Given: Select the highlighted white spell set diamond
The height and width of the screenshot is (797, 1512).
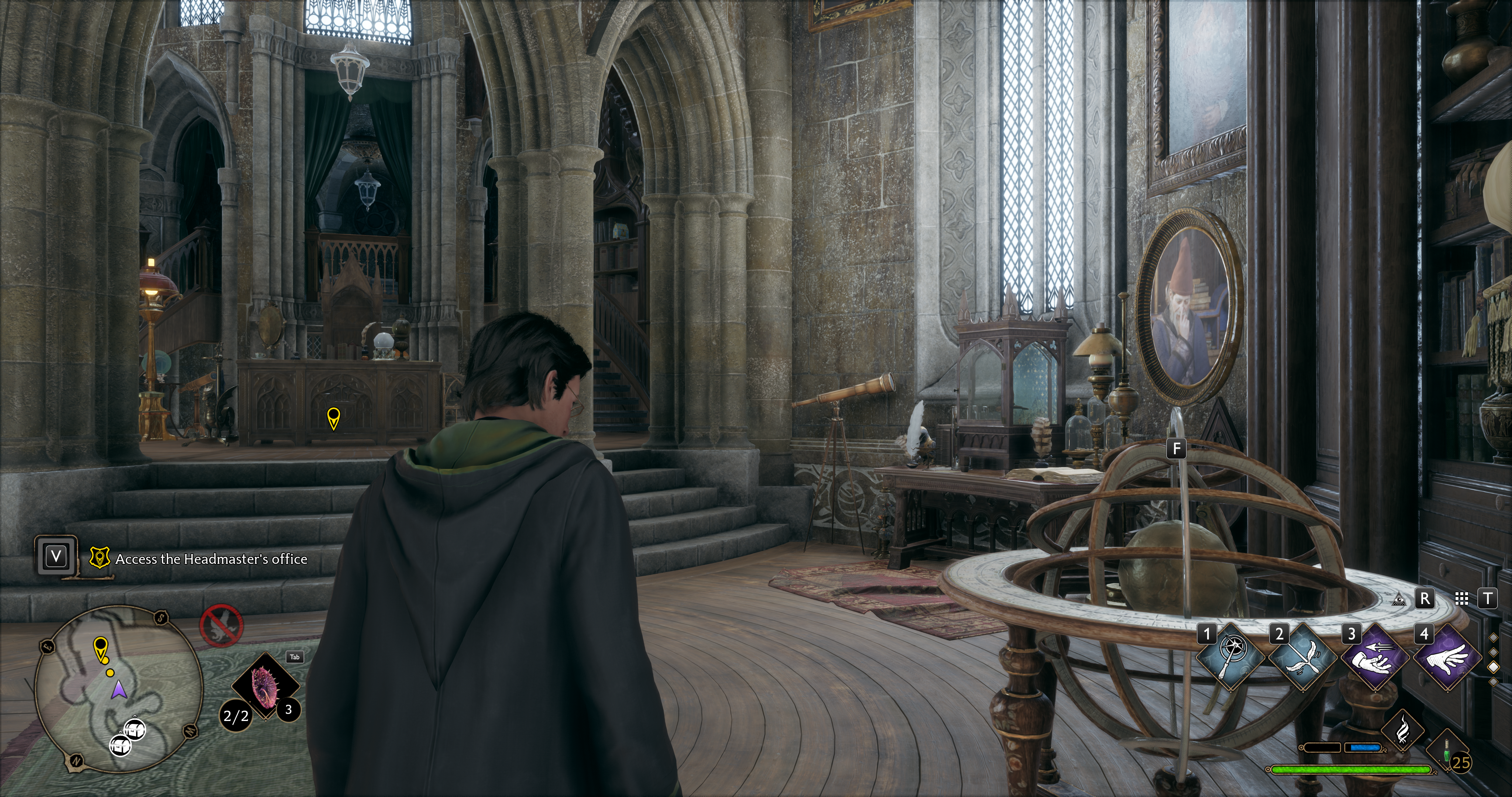Looking at the screenshot, I should [1493, 667].
